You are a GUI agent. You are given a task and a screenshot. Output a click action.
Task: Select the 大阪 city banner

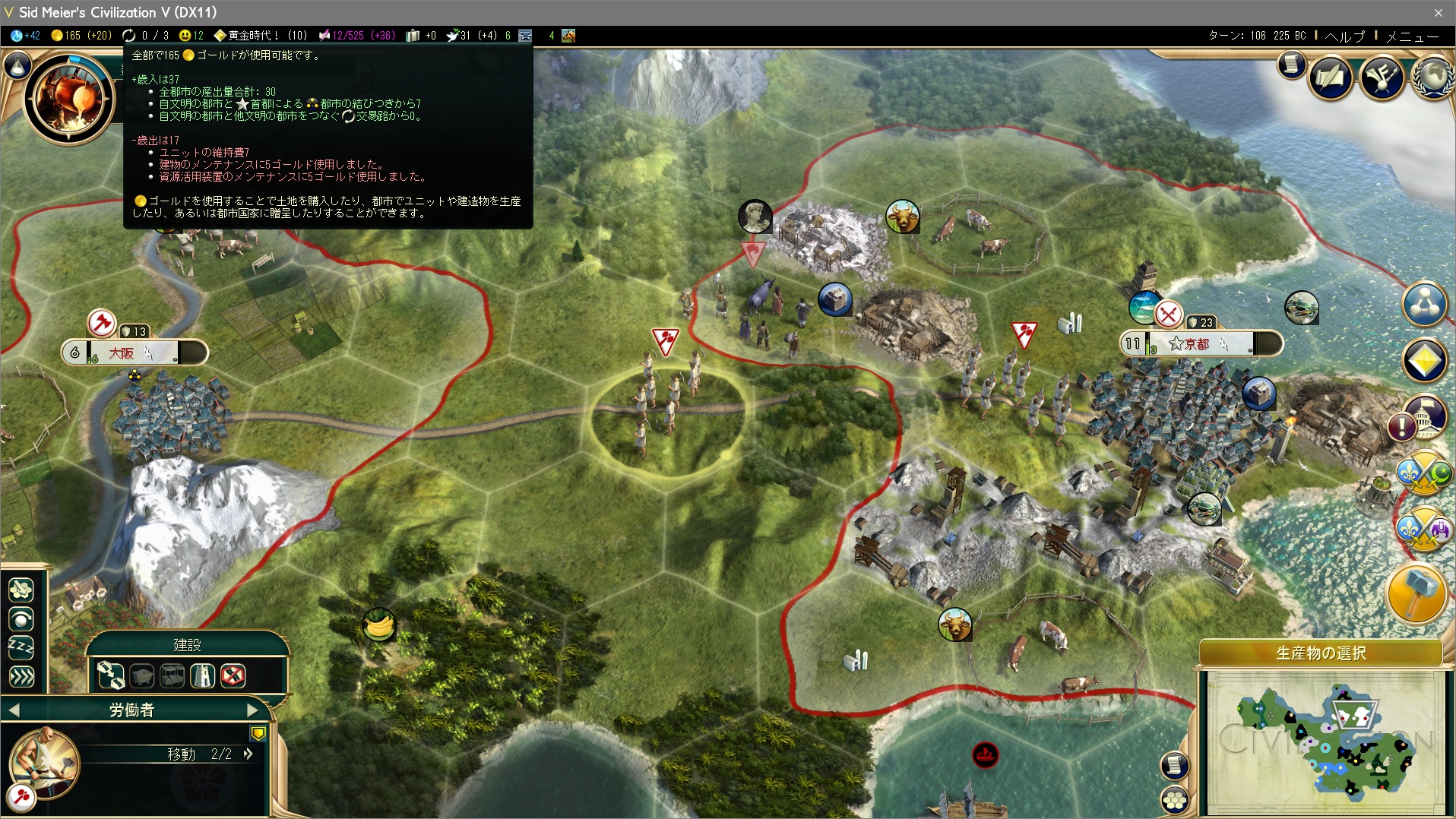pyautogui.click(x=133, y=353)
